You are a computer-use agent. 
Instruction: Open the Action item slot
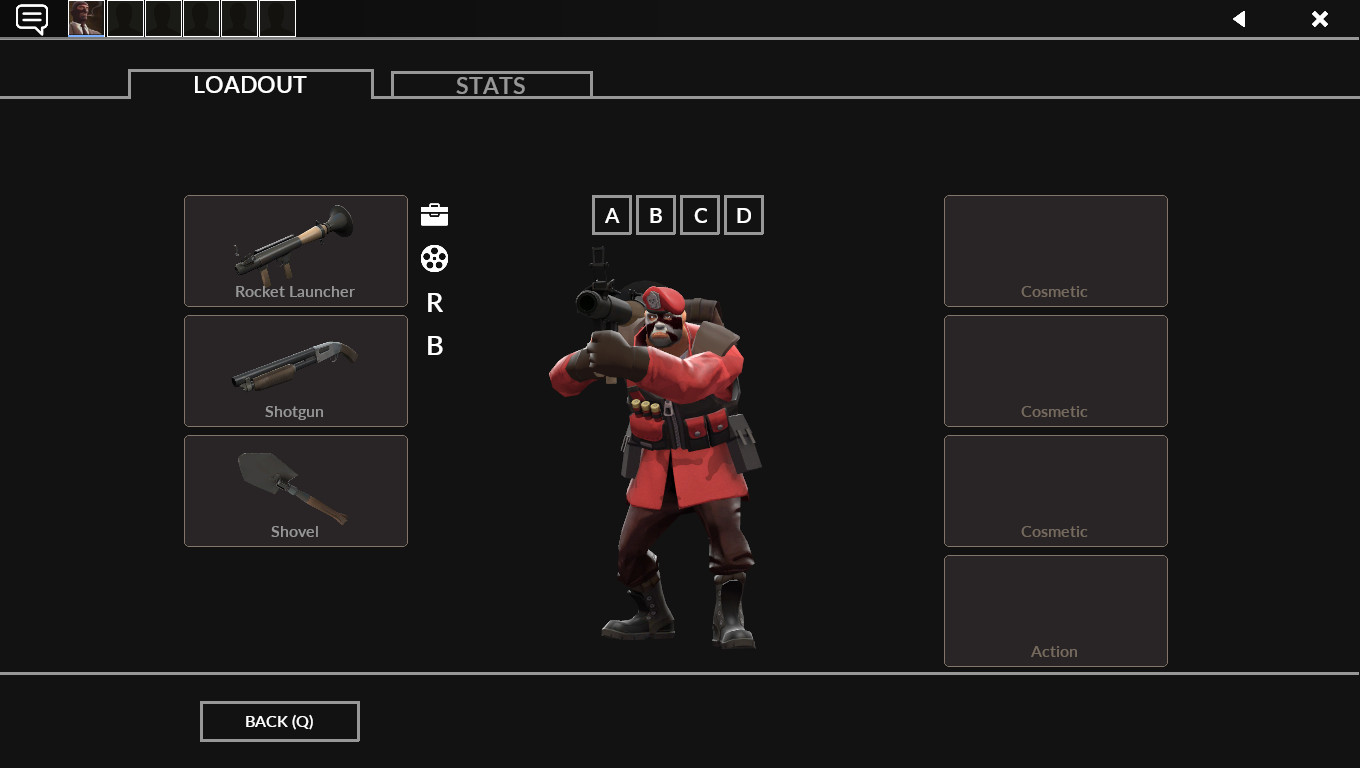coord(1055,610)
